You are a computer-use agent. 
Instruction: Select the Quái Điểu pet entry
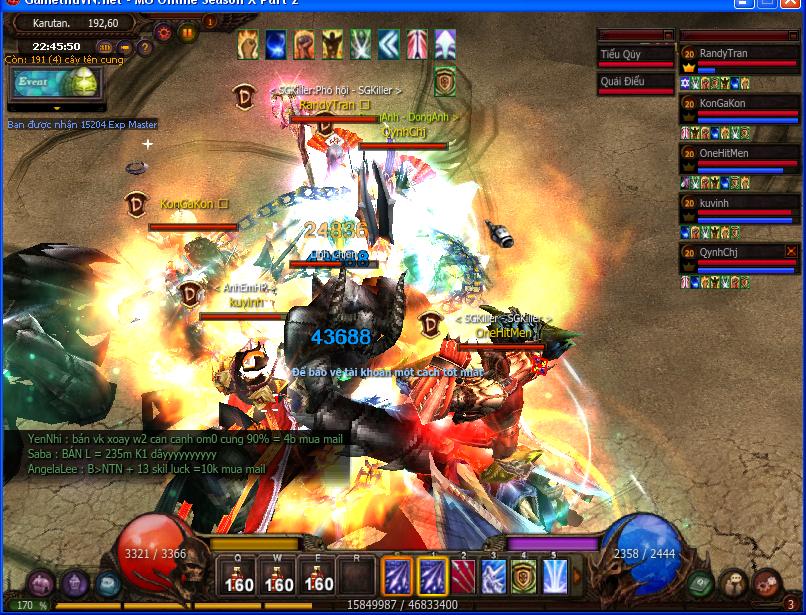point(636,83)
